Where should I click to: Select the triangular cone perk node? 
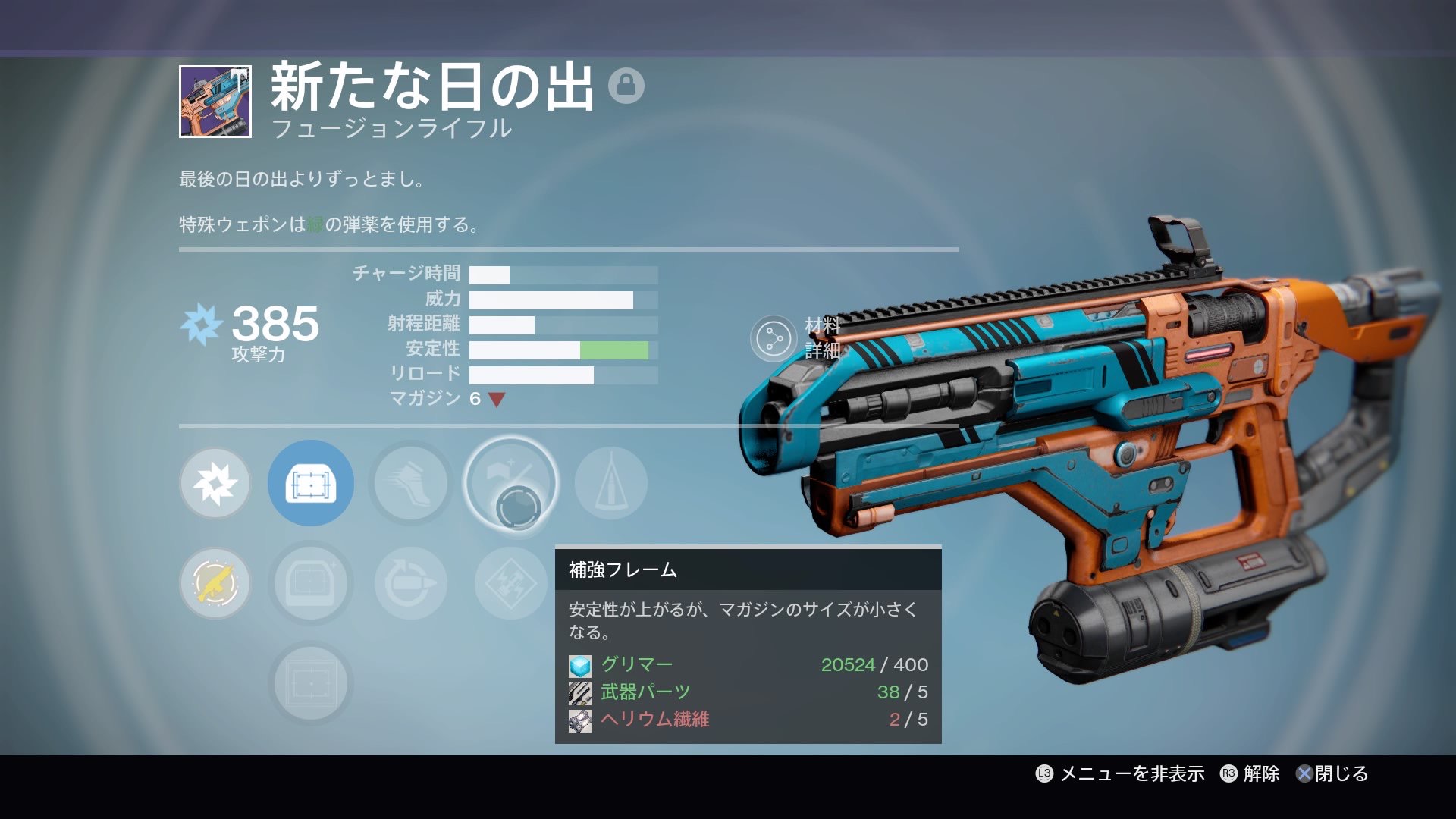coord(610,483)
